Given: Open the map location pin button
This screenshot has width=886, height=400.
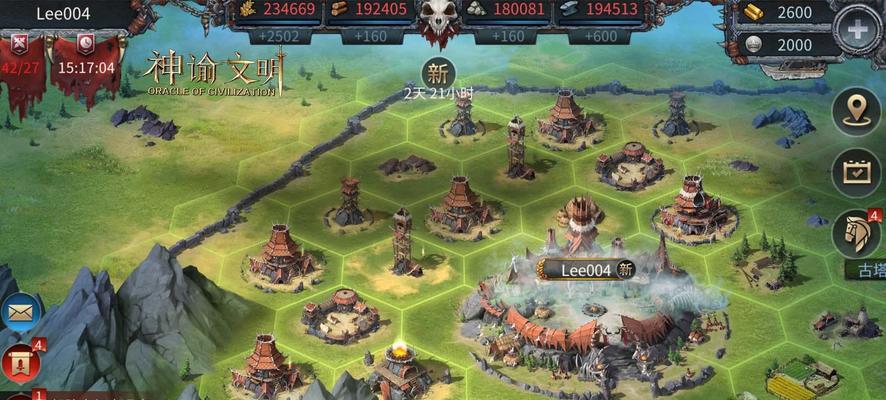Looking at the screenshot, I should [857, 110].
